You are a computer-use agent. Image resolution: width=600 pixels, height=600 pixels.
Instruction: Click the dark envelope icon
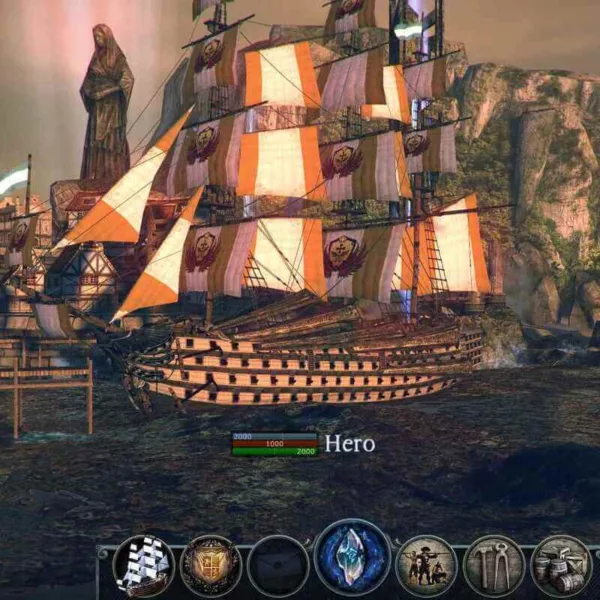278,566
